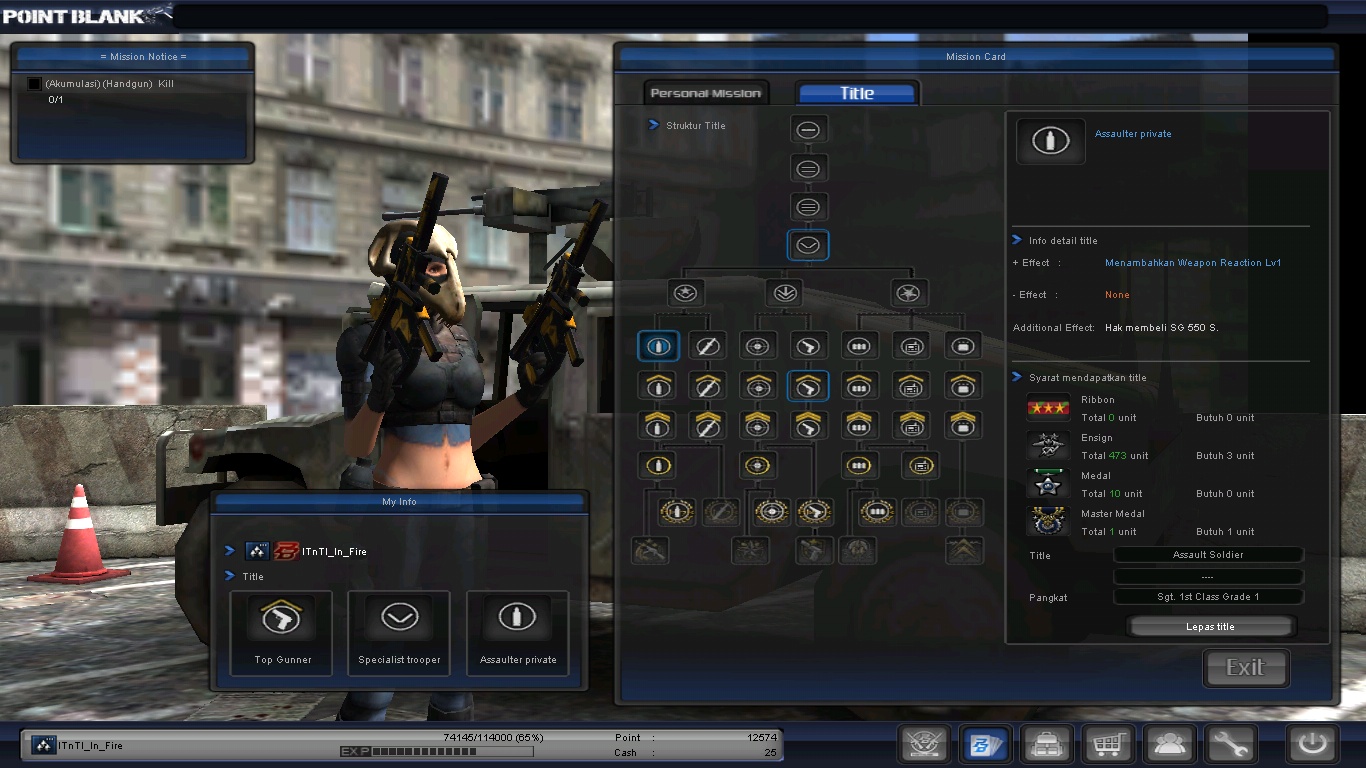Switch to the Title tab
Viewport: 1366px width, 768px height.
pos(856,91)
